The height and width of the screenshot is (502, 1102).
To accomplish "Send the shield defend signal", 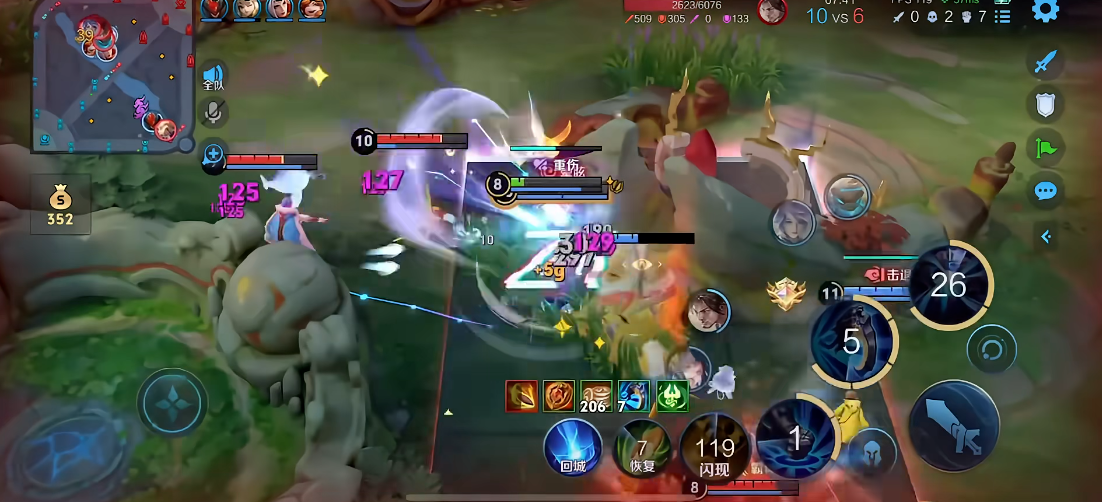I will pos(1045,105).
